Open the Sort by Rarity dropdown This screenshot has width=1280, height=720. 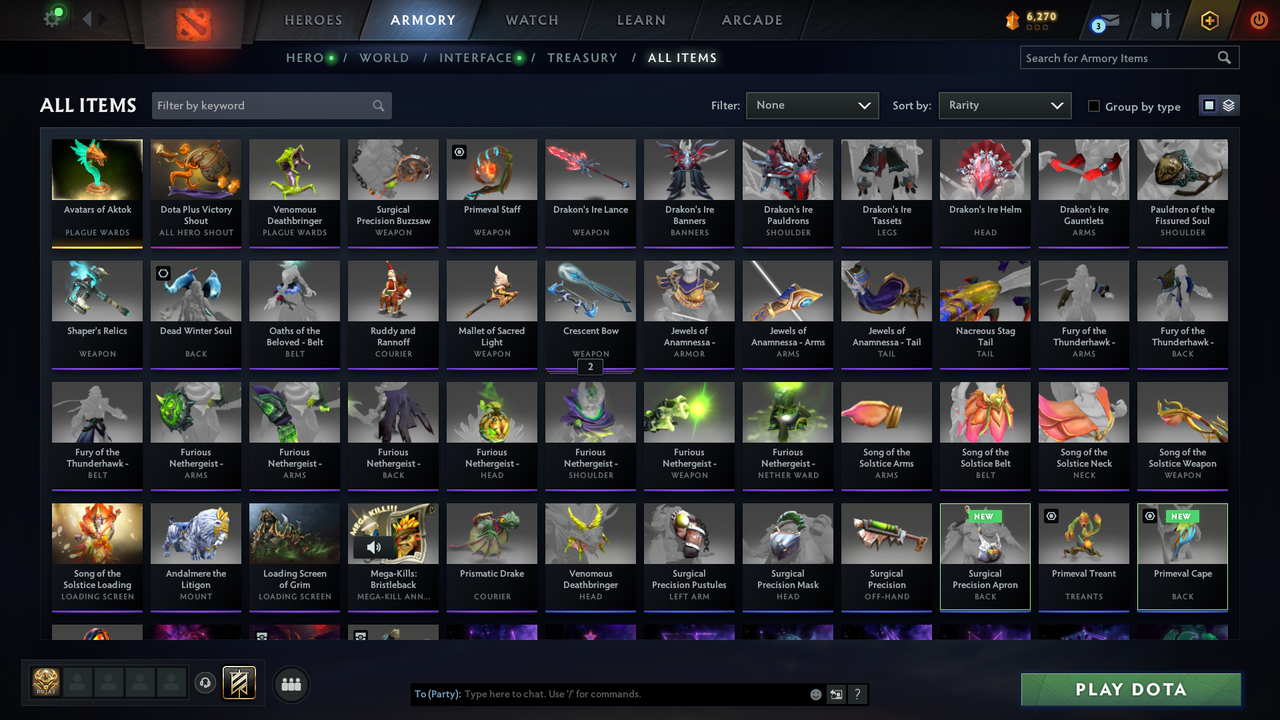(x=1004, y=105)
